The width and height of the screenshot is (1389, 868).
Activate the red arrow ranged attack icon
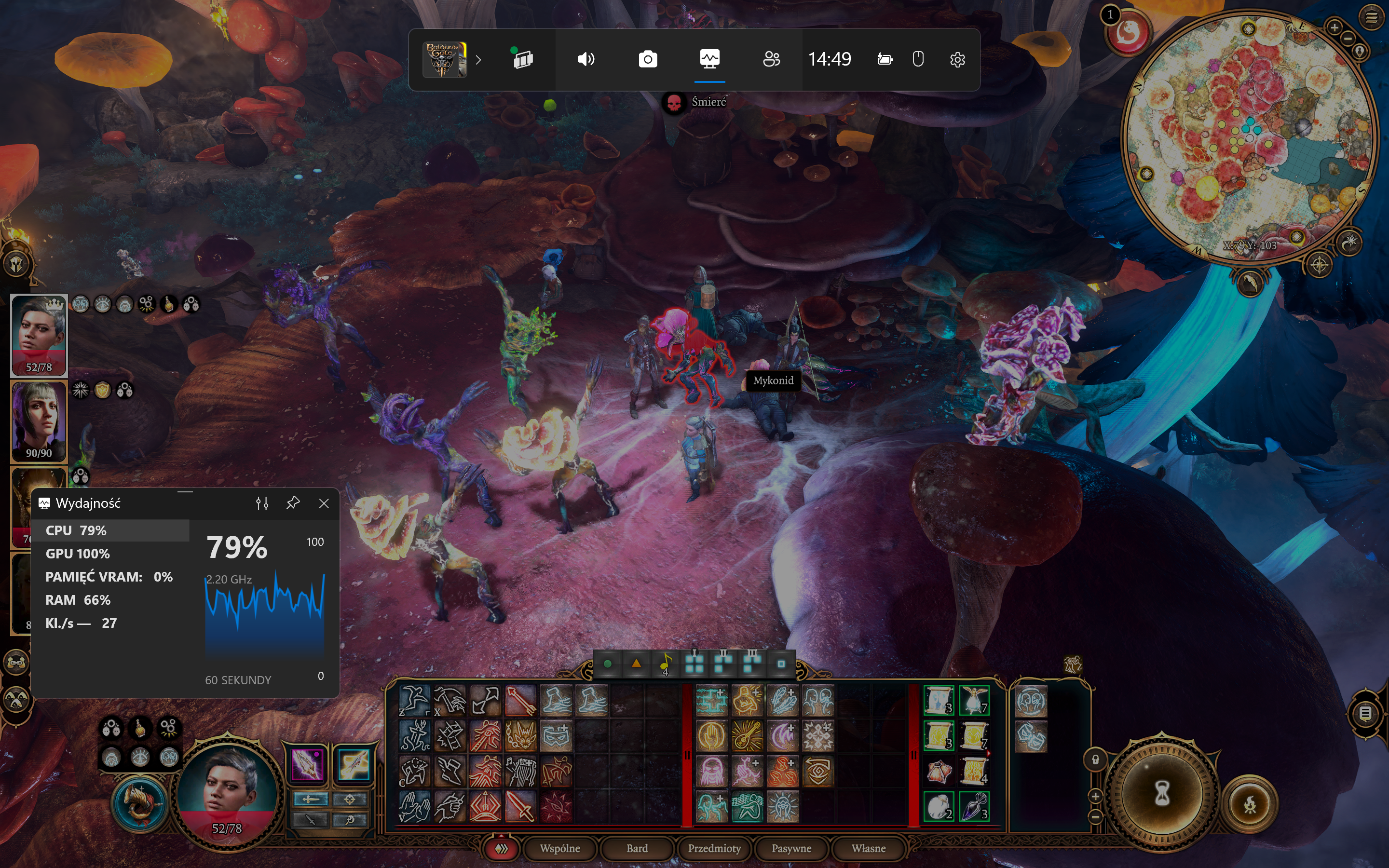[x=520, y=700]
